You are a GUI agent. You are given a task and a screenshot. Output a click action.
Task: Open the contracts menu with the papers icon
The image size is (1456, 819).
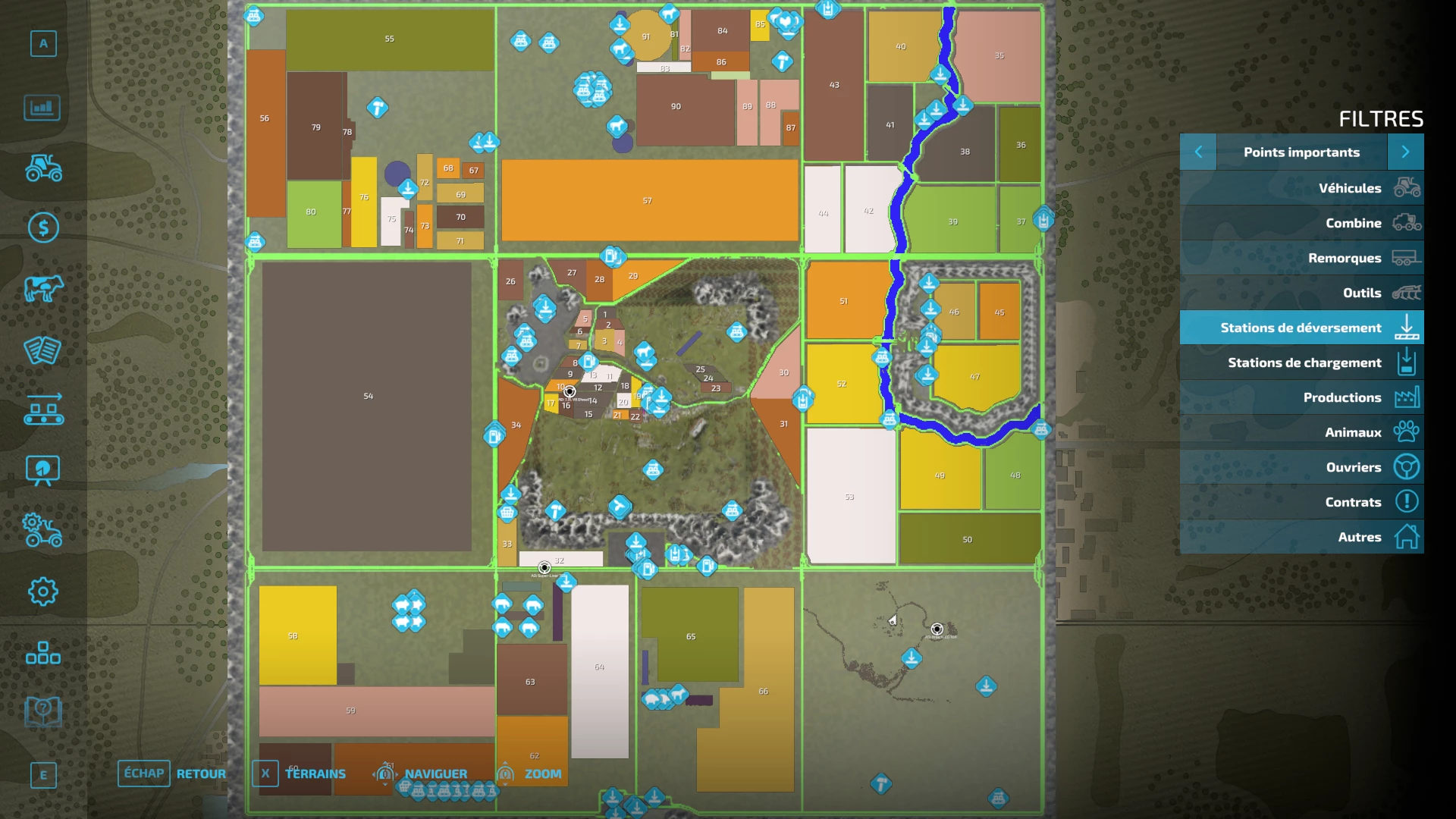point(43,350)
